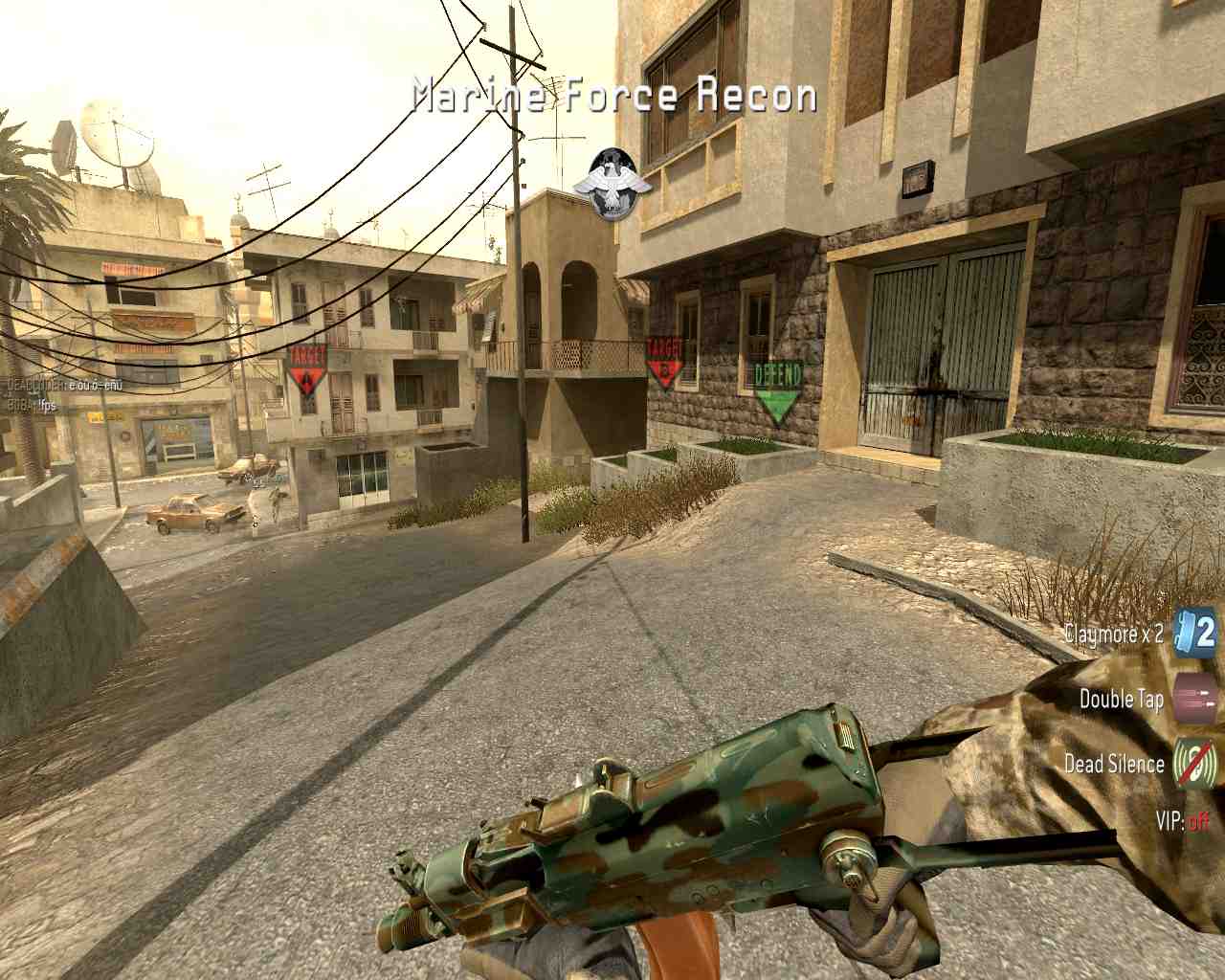Select the red Target A objective marker
The height and width of the screenshot is (980, 1225).
[307, 370]
